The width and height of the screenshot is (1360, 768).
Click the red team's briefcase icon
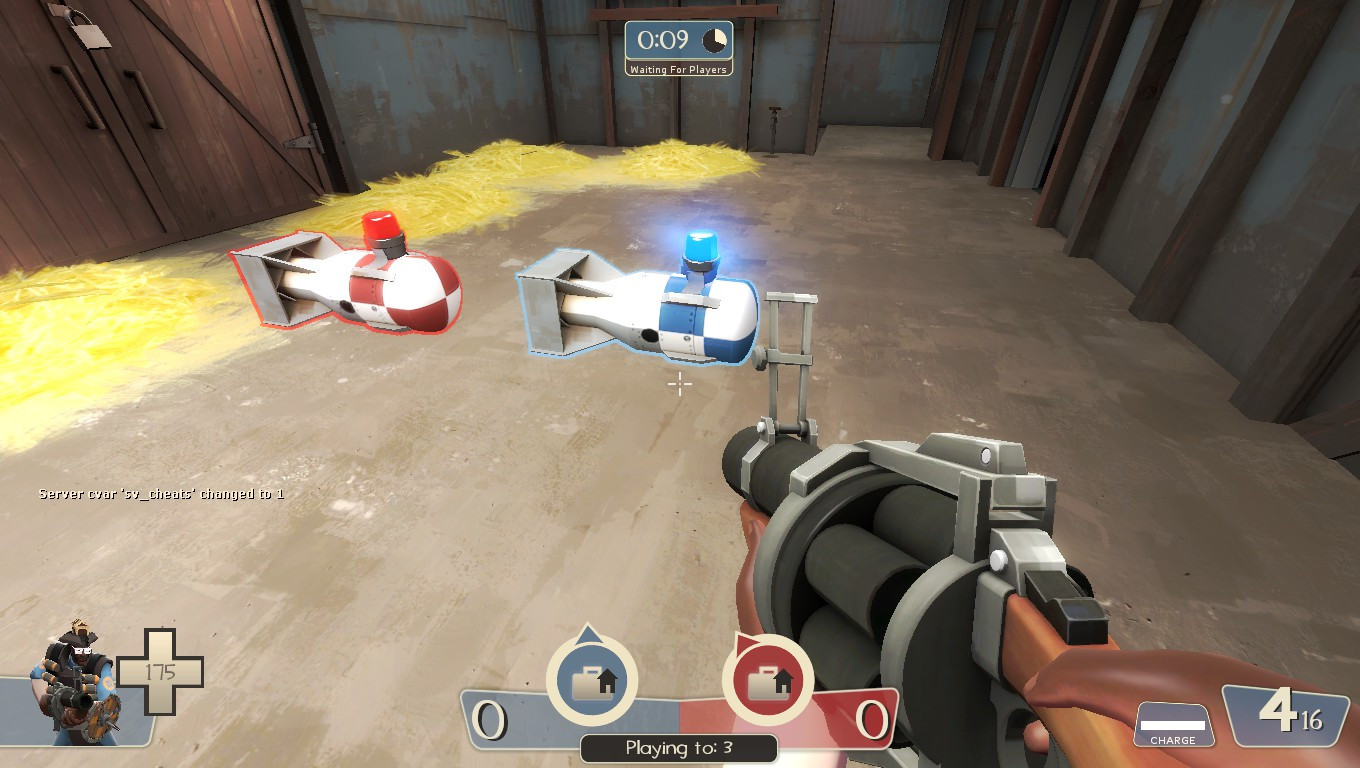click(x=767, y=680)
